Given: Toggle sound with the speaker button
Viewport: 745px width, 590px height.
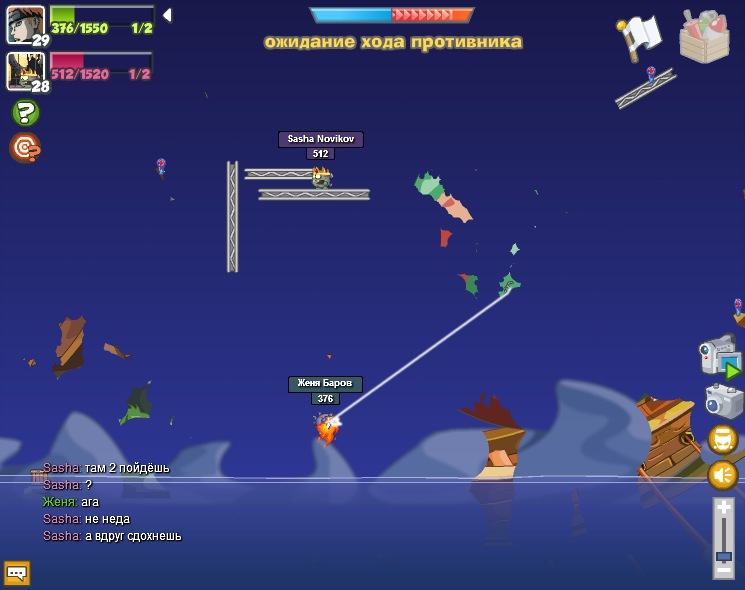Looking at the screenshot, I should [x=722, y=474].
